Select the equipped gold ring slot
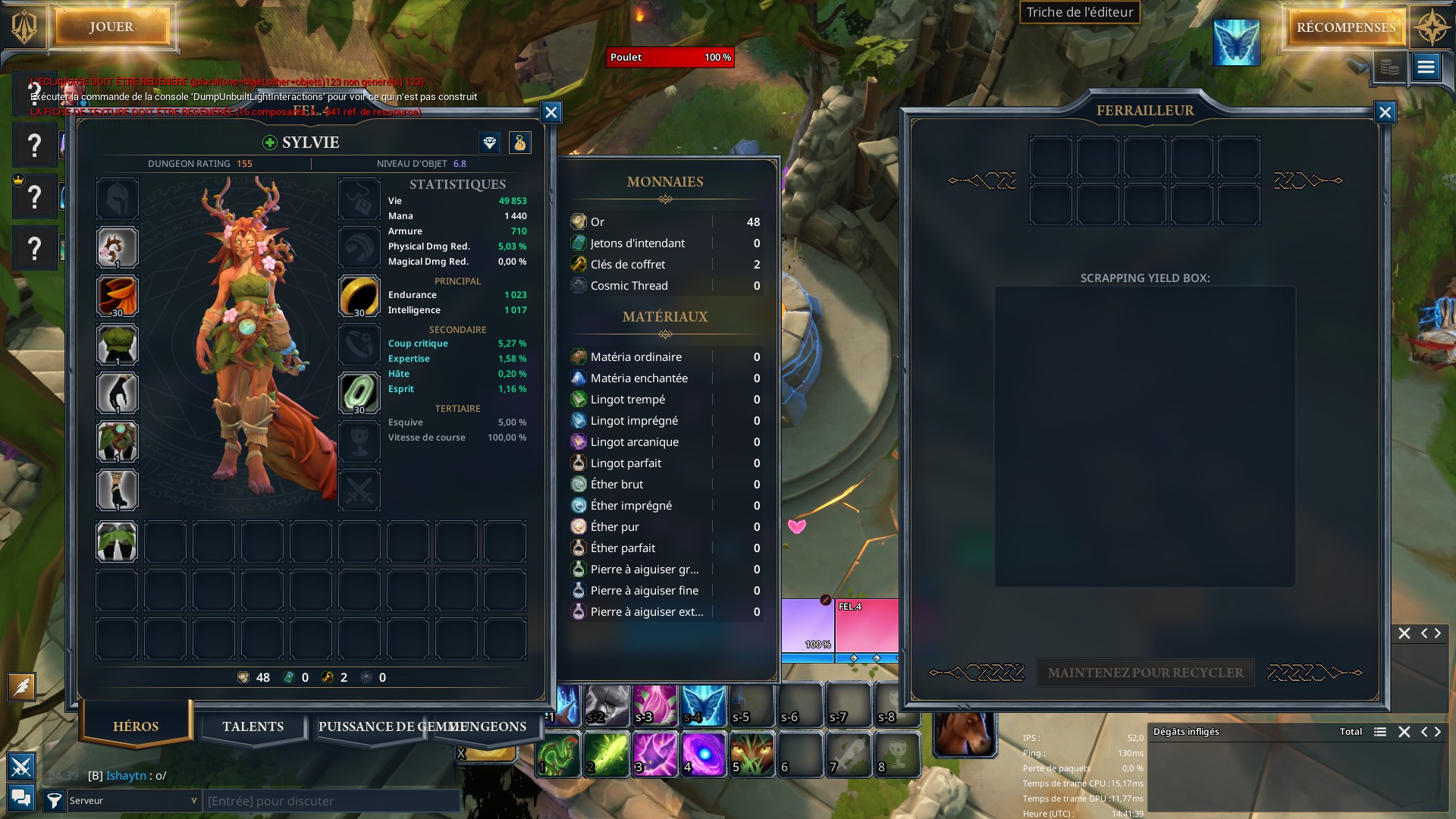 point(359,296)
